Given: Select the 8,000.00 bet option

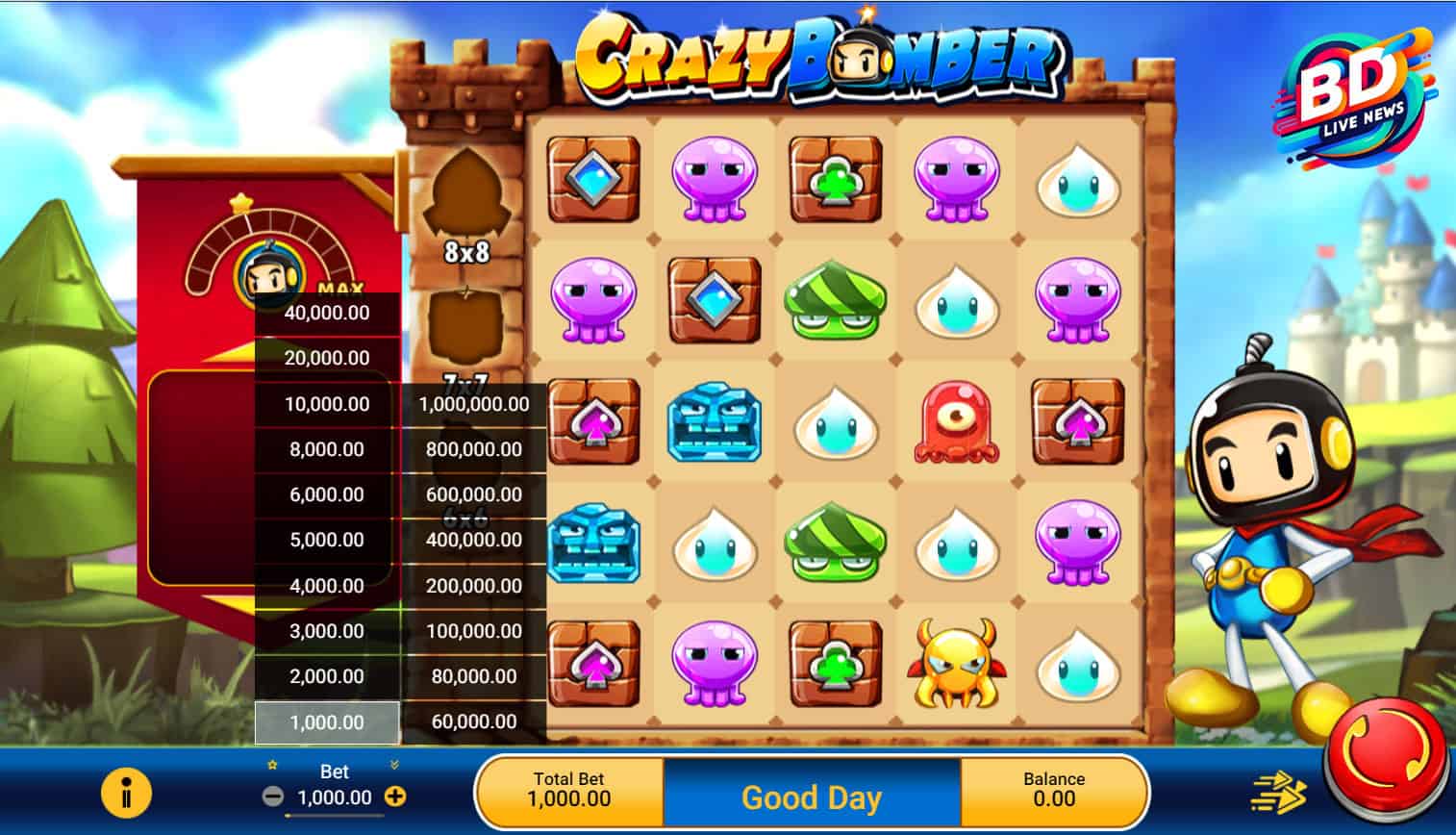Looking at the screenshot, I should (x=327, y=449).
